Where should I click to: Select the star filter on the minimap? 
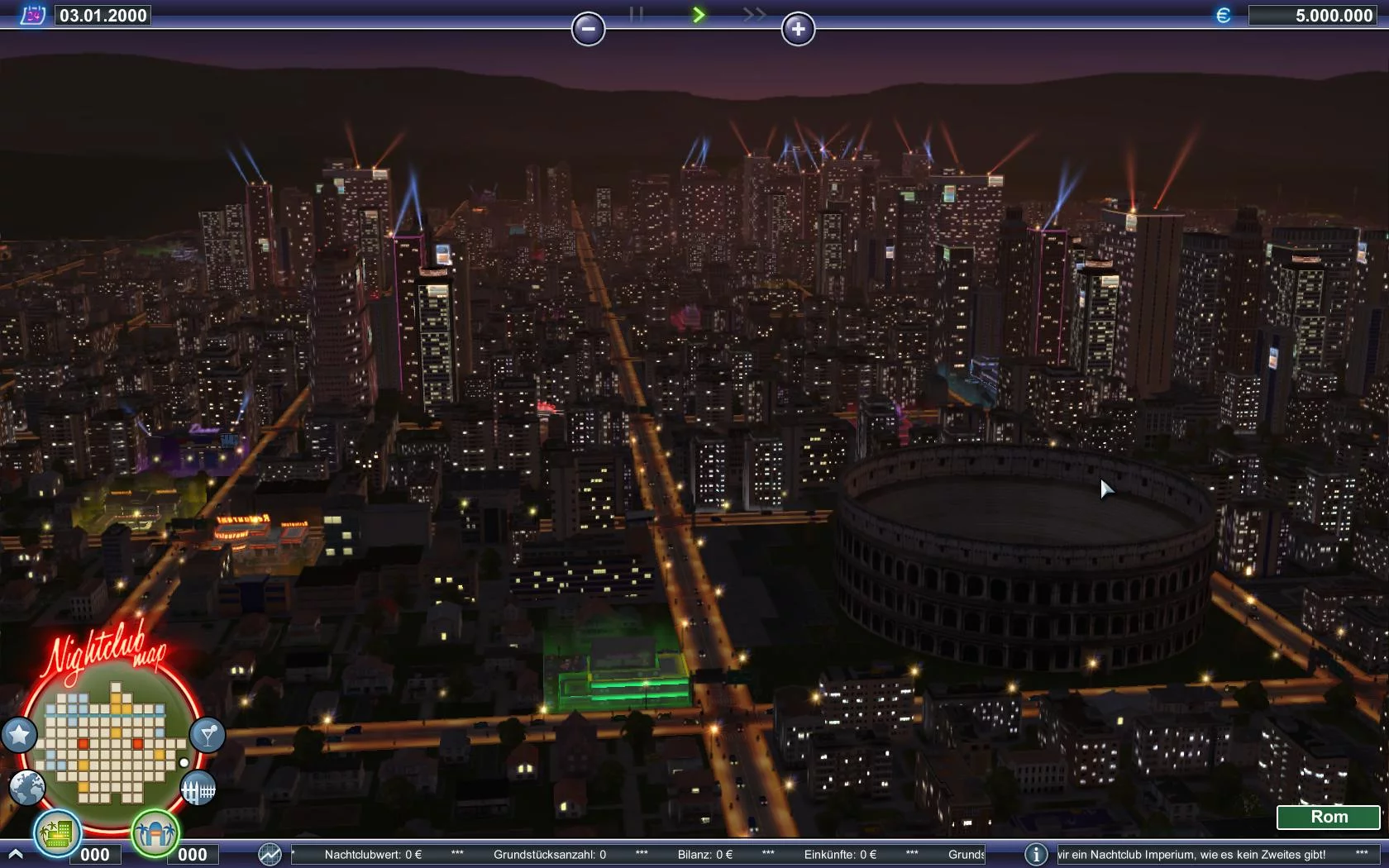click(19, 734)
